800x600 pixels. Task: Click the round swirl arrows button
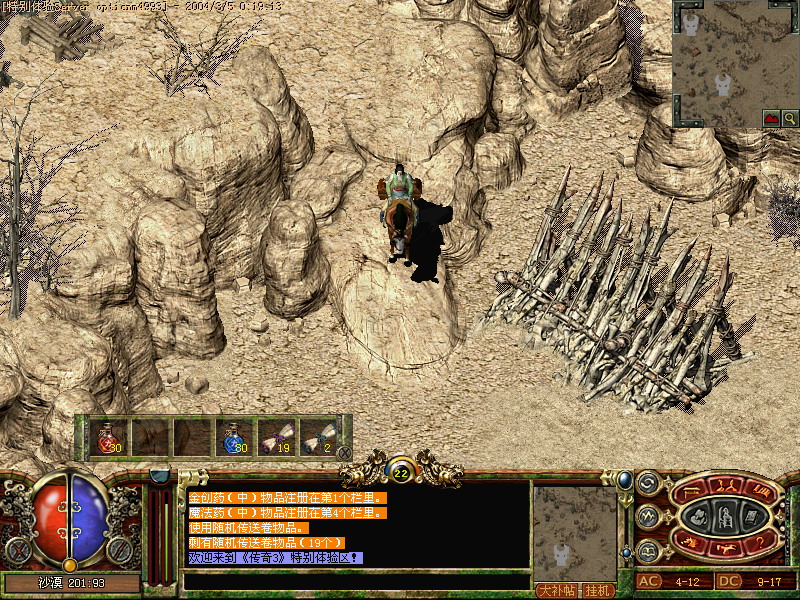click(x=647, y=484)
